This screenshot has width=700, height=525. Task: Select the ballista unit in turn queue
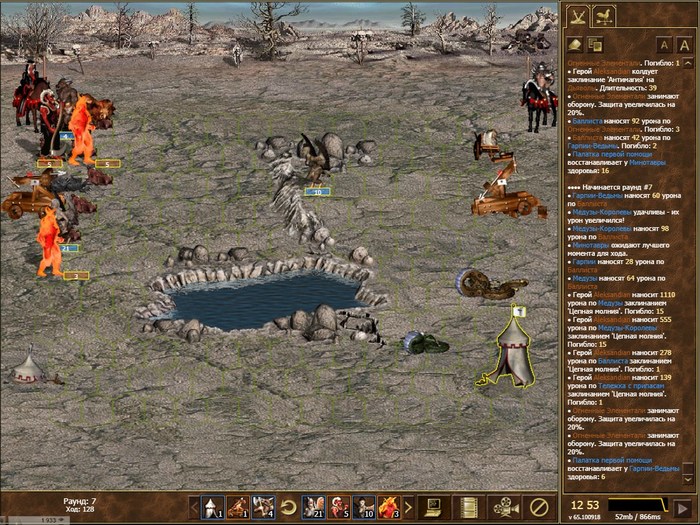click(237, 506)
